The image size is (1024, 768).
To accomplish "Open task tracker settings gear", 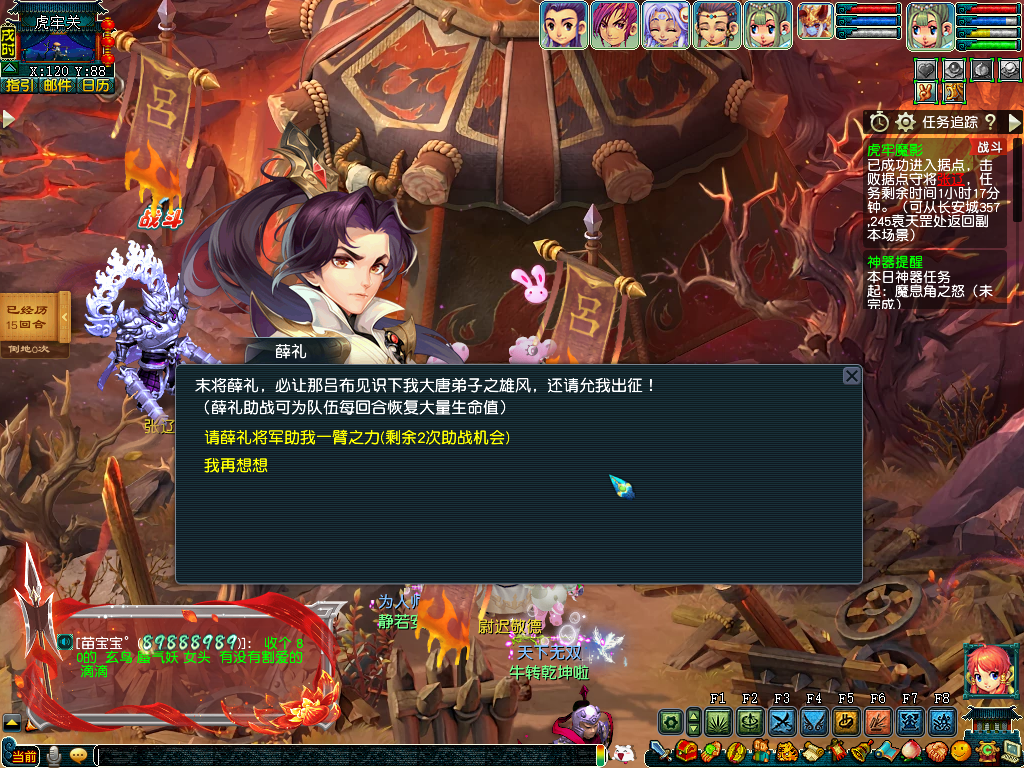I will [906, 122].
